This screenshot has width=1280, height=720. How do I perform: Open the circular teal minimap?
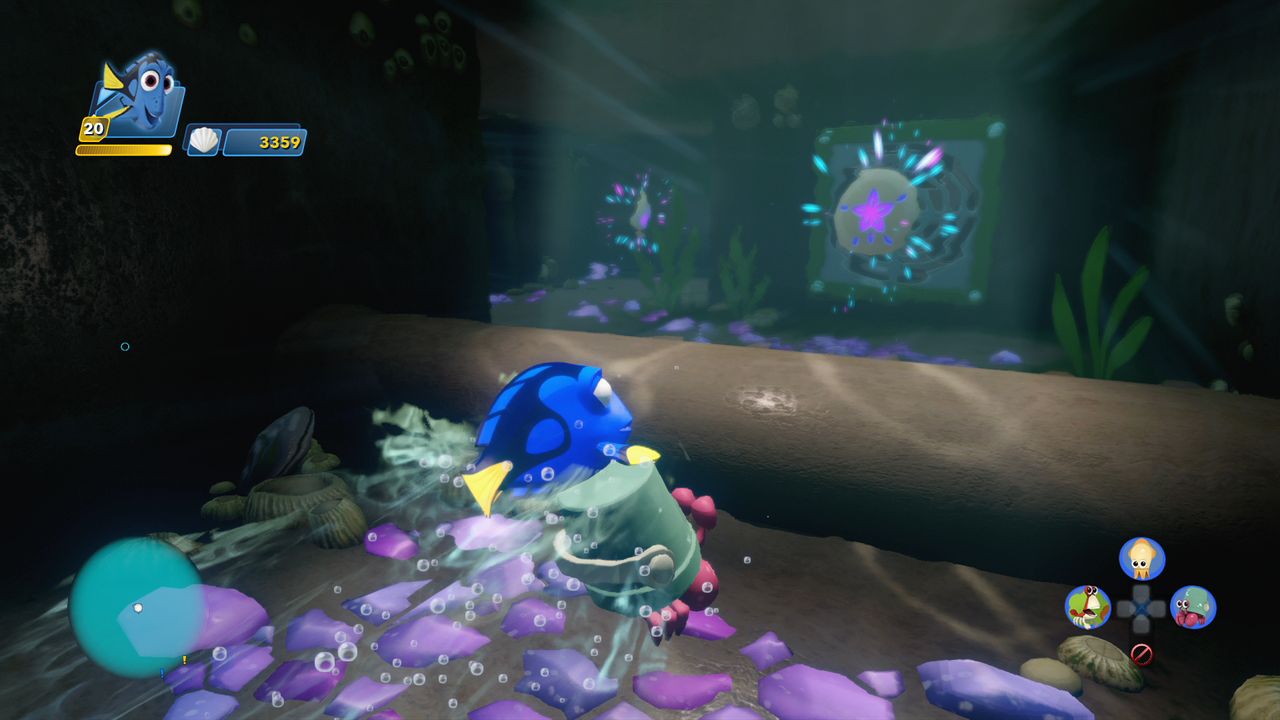point(136,606)
